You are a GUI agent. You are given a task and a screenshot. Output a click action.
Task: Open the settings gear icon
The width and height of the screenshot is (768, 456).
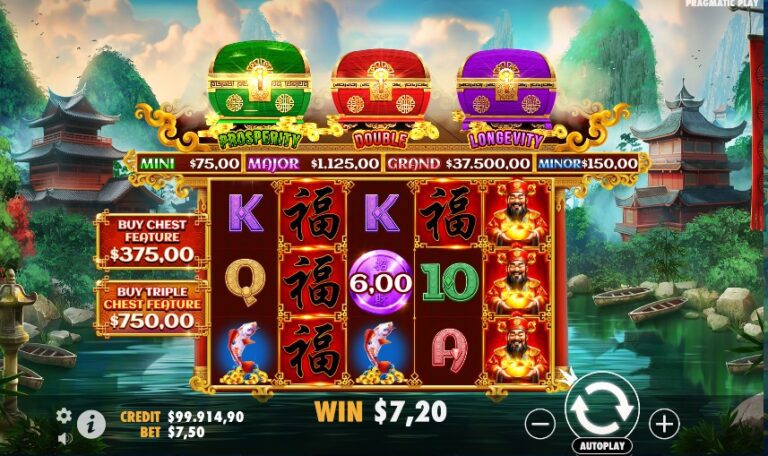point(64,415)
